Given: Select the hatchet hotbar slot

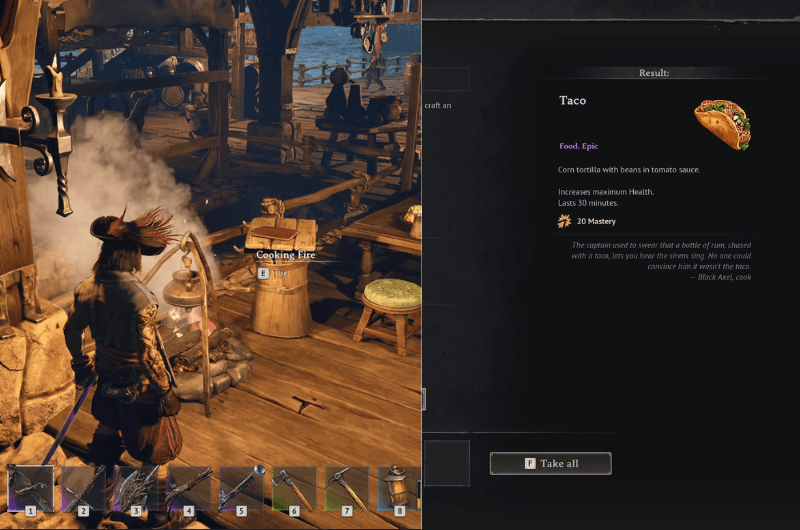Looking at the screenshot, I should tap(294, 489).
